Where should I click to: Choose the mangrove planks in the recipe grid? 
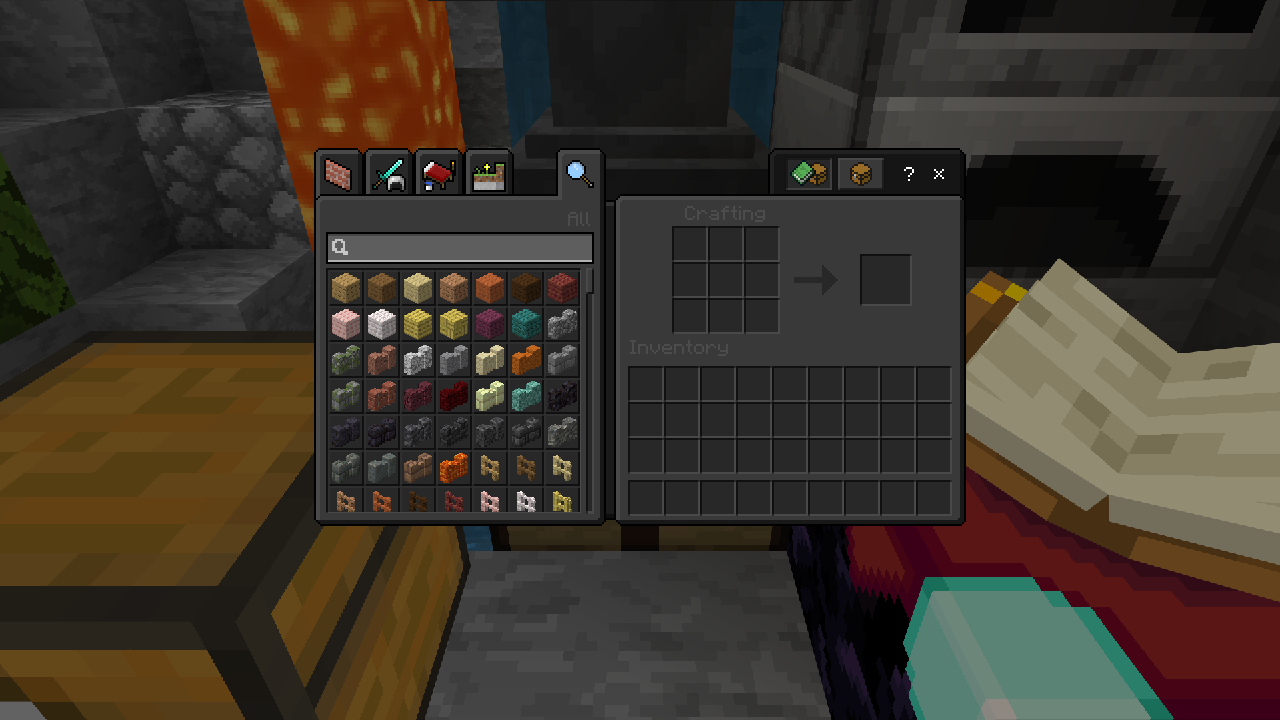pos(562,288)
